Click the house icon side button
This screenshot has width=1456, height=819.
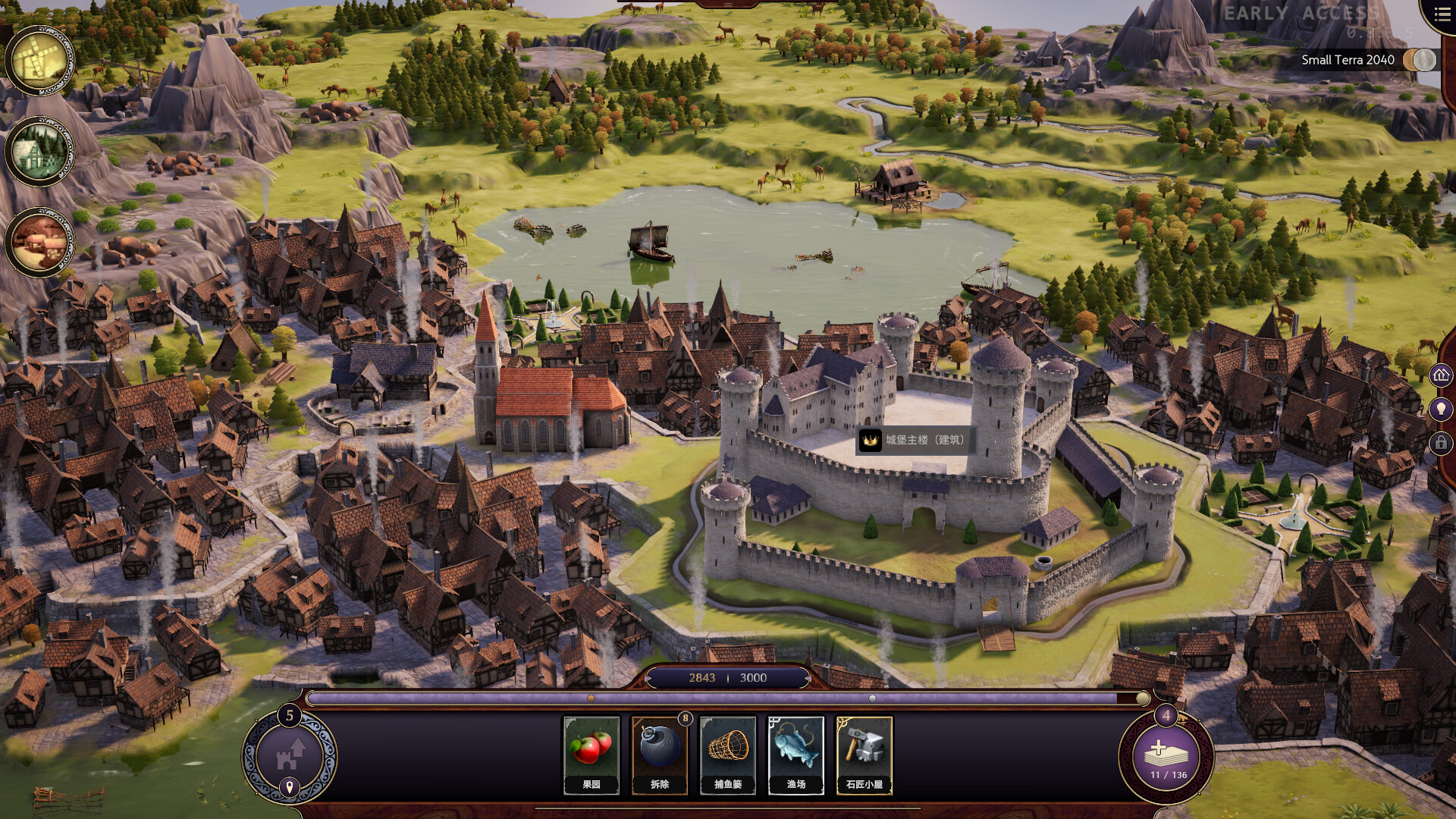click(1441, 375)
